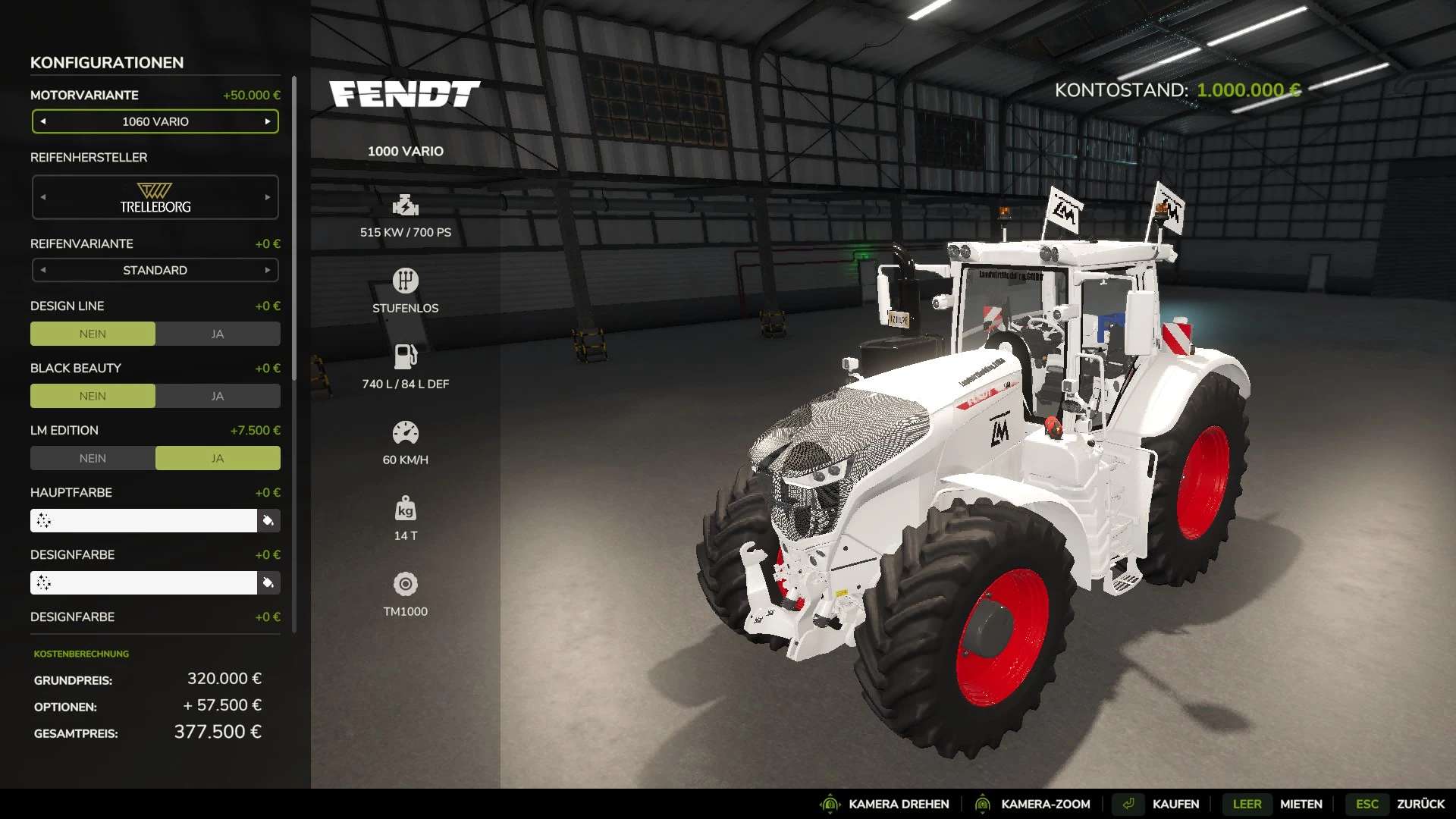This screenshot has width=1456, height=819.
Task: Click the Designfarbe paint bucket button
Action: click(x=268, y=582)
